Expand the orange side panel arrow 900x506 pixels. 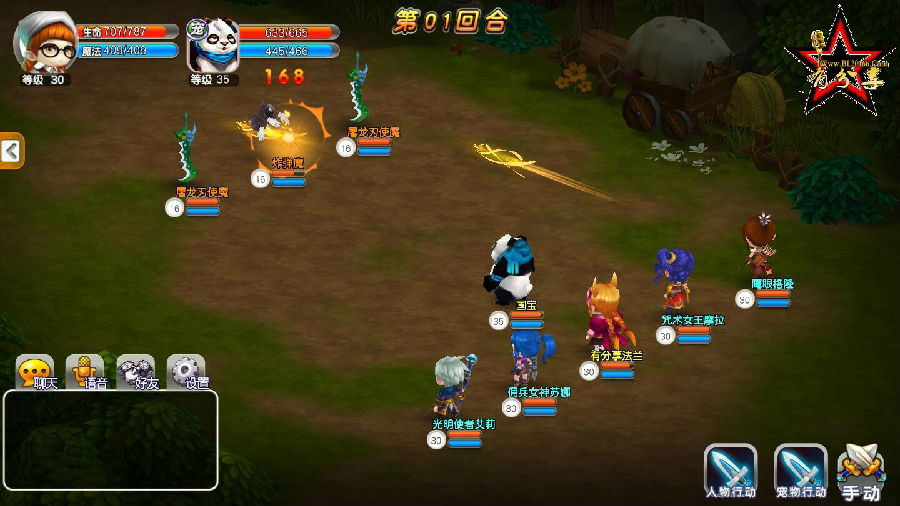click(x=11, y=151)
